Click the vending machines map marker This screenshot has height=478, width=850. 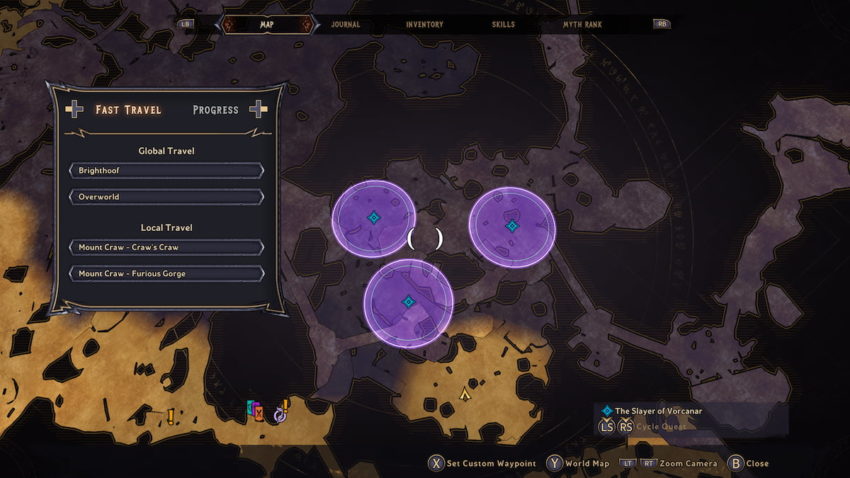[255, 410]
